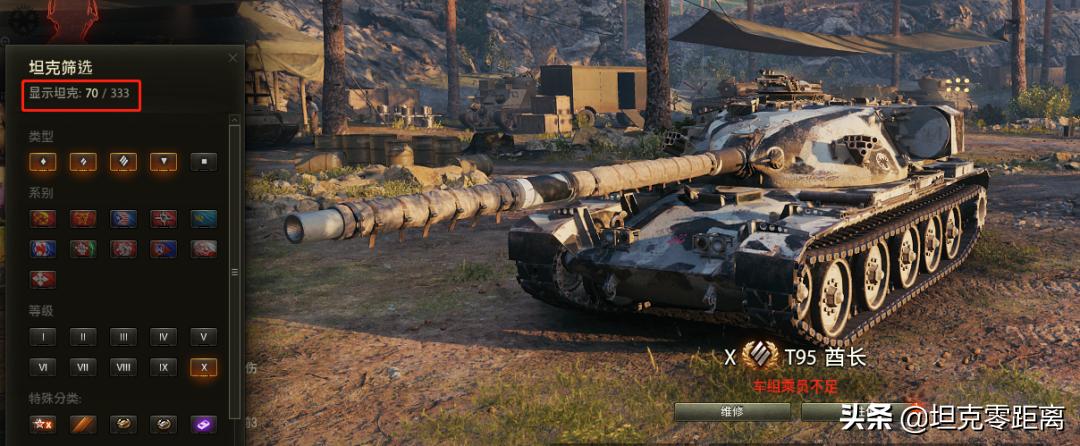Turn on the tier IX filter

pyautogui.click(x=163, y=367)
